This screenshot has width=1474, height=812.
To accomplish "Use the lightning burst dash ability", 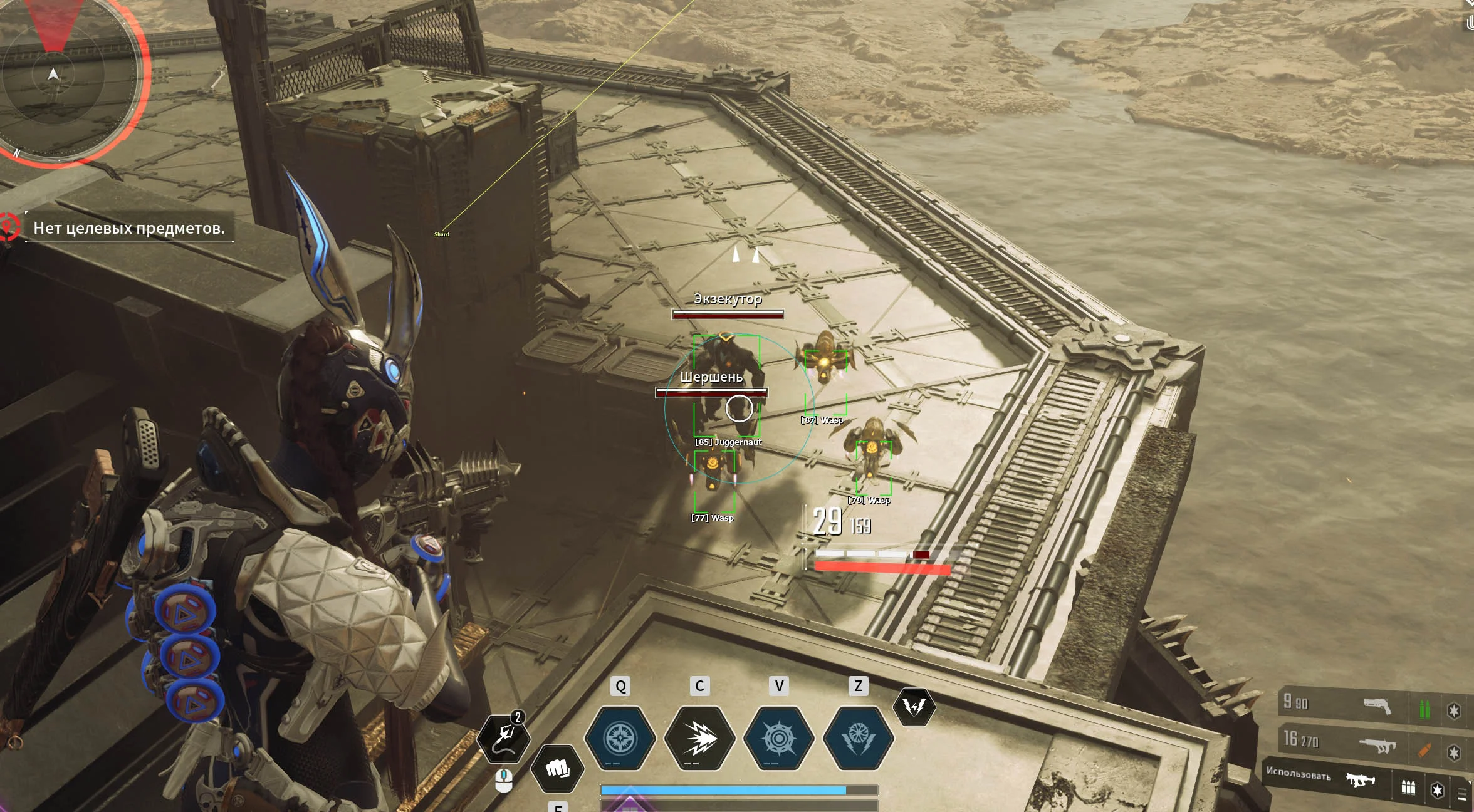I will point(699,738).
